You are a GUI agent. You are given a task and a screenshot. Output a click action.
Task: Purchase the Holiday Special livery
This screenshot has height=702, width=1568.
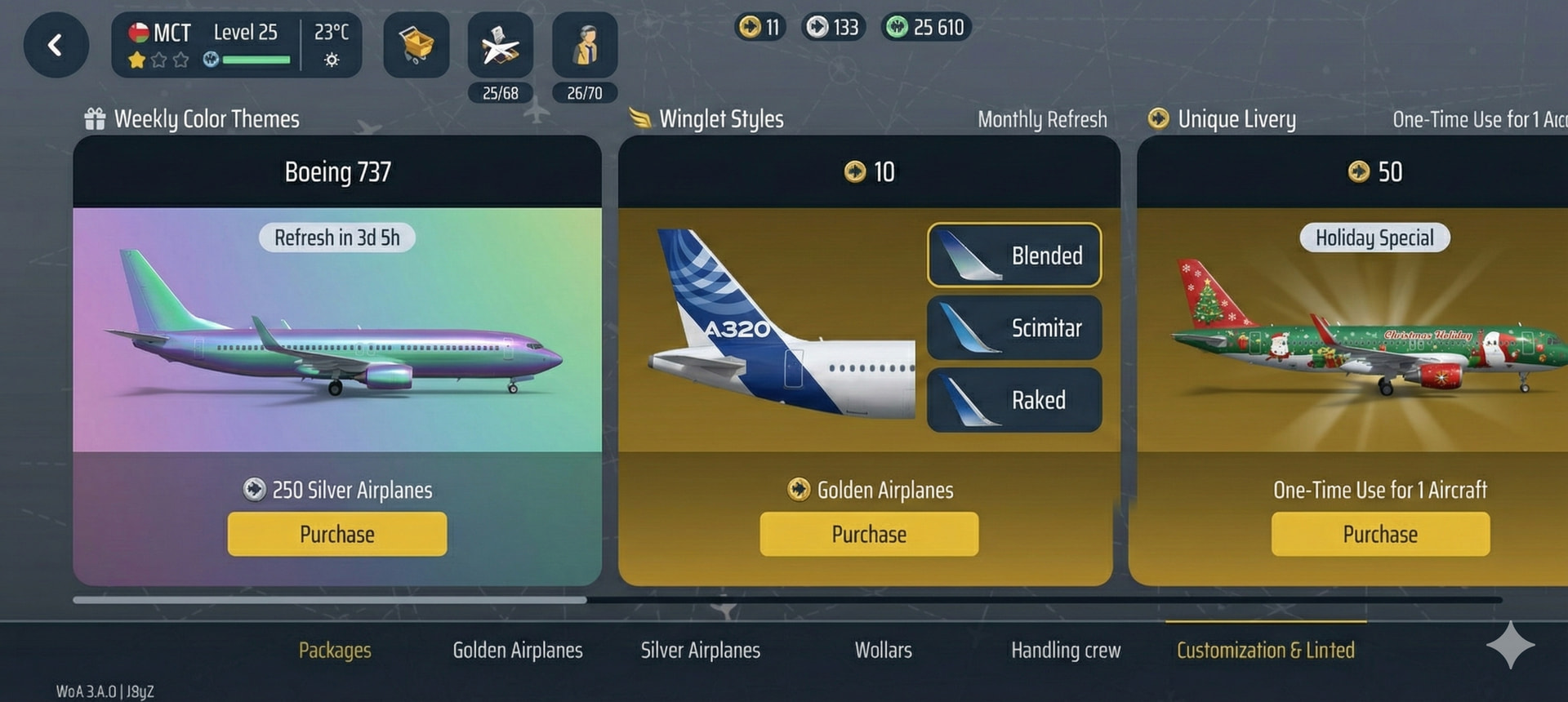1380,534
